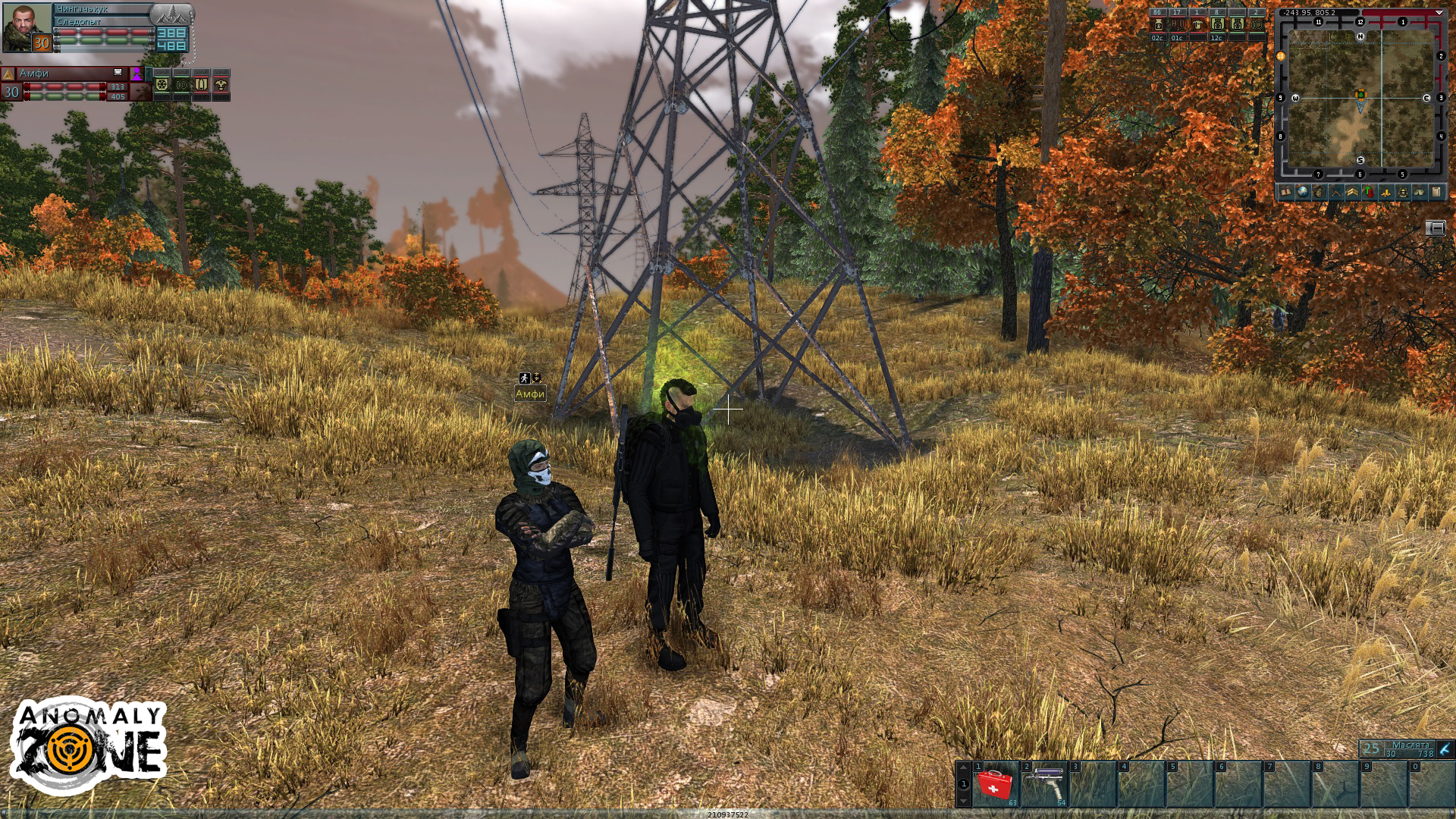Open the red and green arrows trade icon
Viewport: 1456px width, 819px height.
(x=1369, y=193)
